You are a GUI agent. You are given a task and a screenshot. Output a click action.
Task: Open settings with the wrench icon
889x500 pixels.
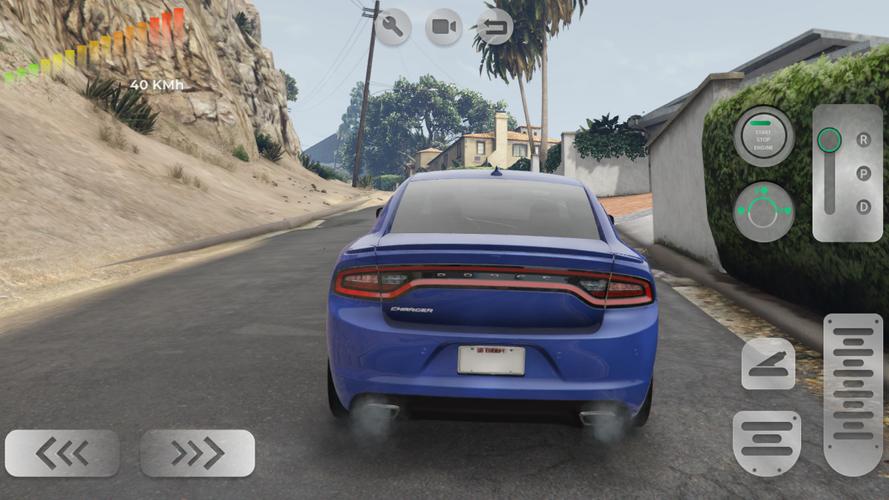pyautogui.click(x=393, y=26)
